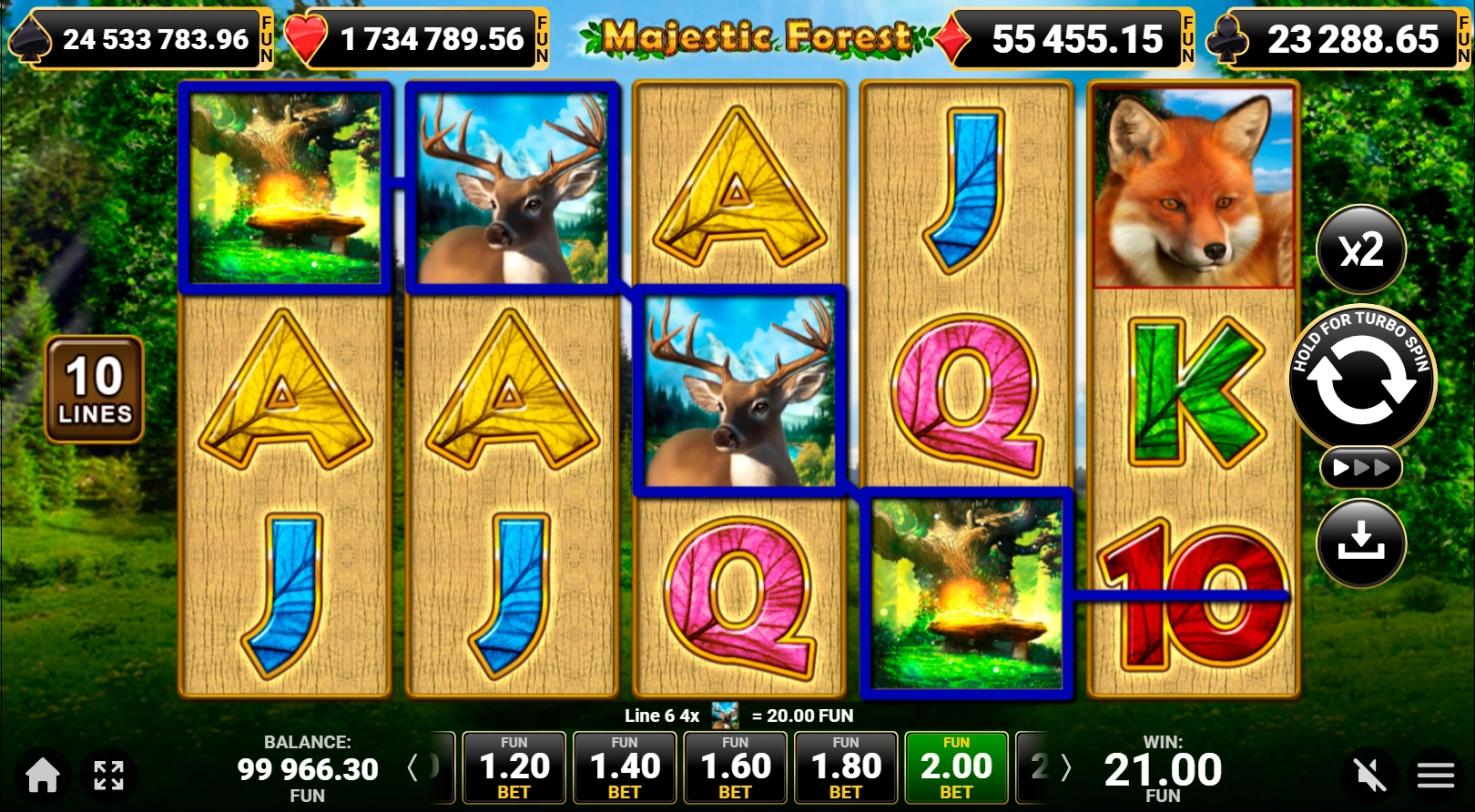Toggle the fast-forward autoplay button
Image resolution: width=1475 pixels, height=812 pixels.
click(1361, 468)
